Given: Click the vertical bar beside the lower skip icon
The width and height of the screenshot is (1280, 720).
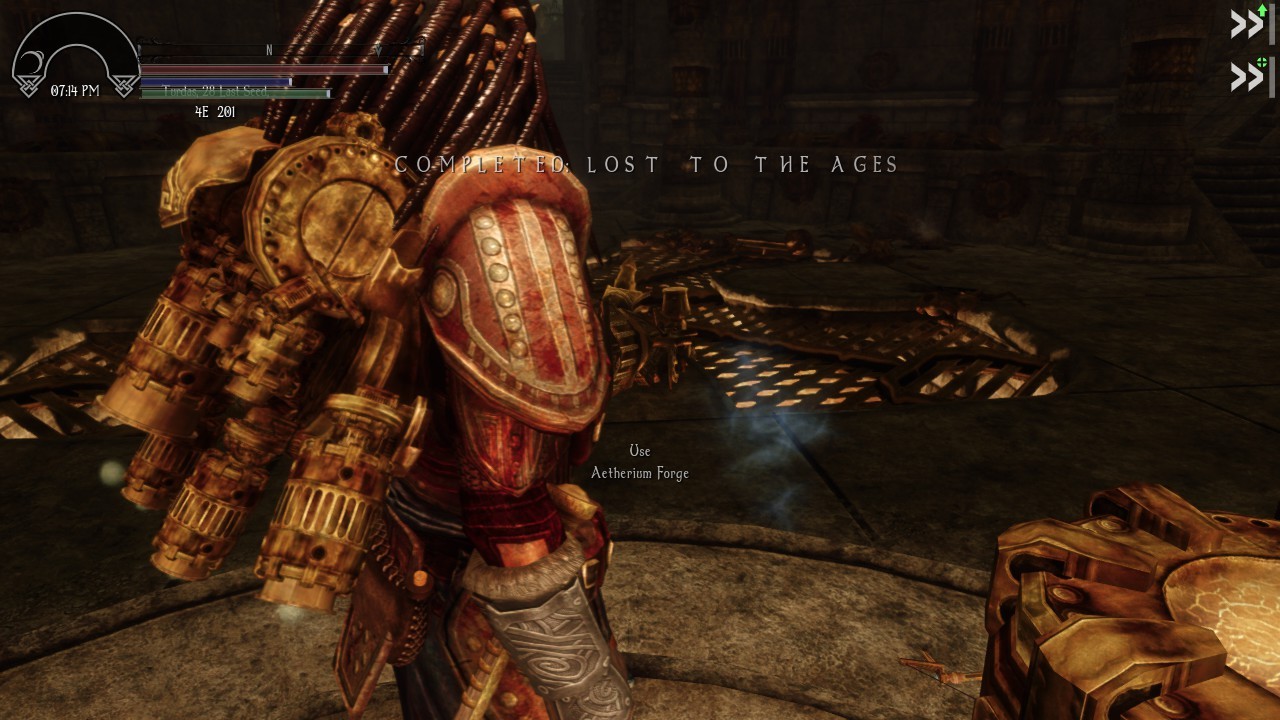Looking at the screenshot, I should click(x=1272, y=75).
